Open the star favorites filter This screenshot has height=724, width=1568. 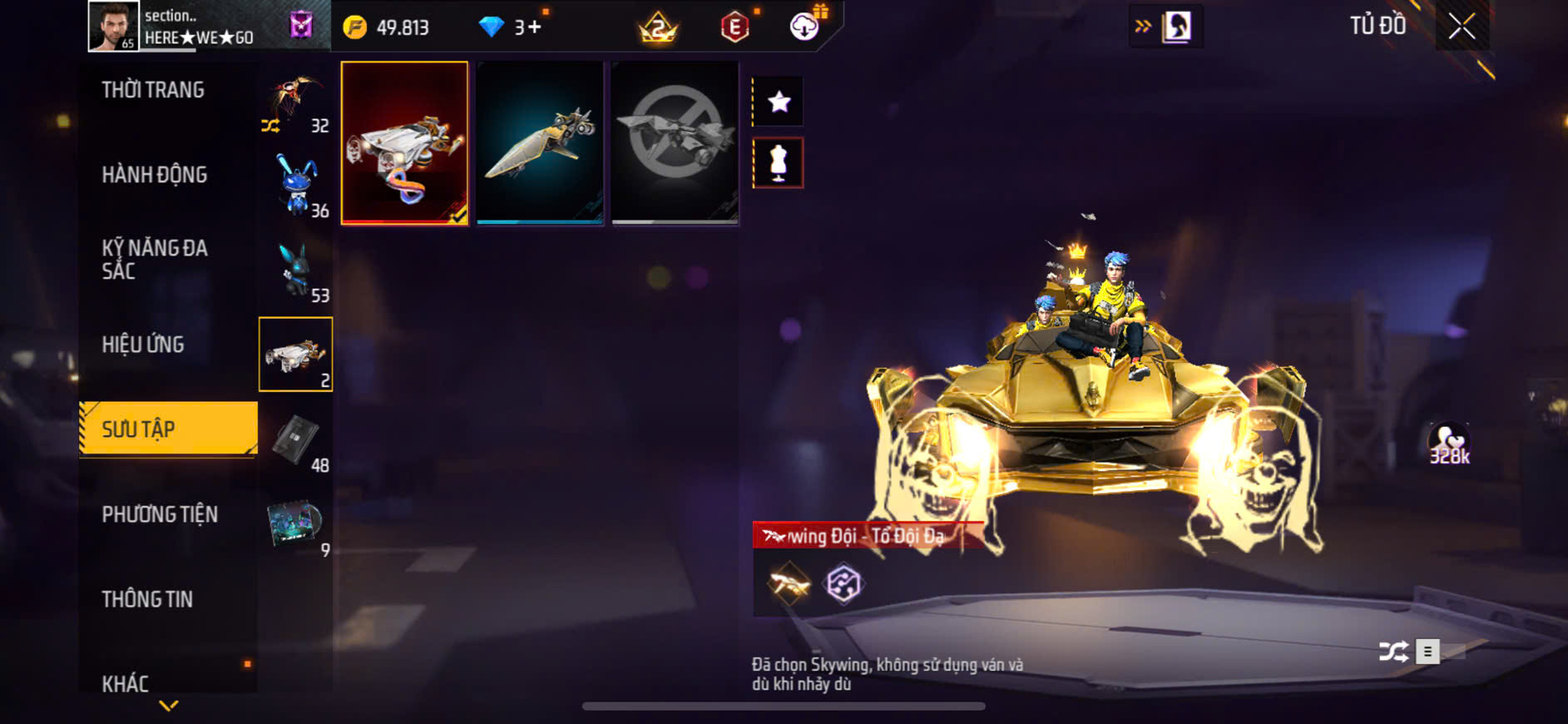click(779, 102)
